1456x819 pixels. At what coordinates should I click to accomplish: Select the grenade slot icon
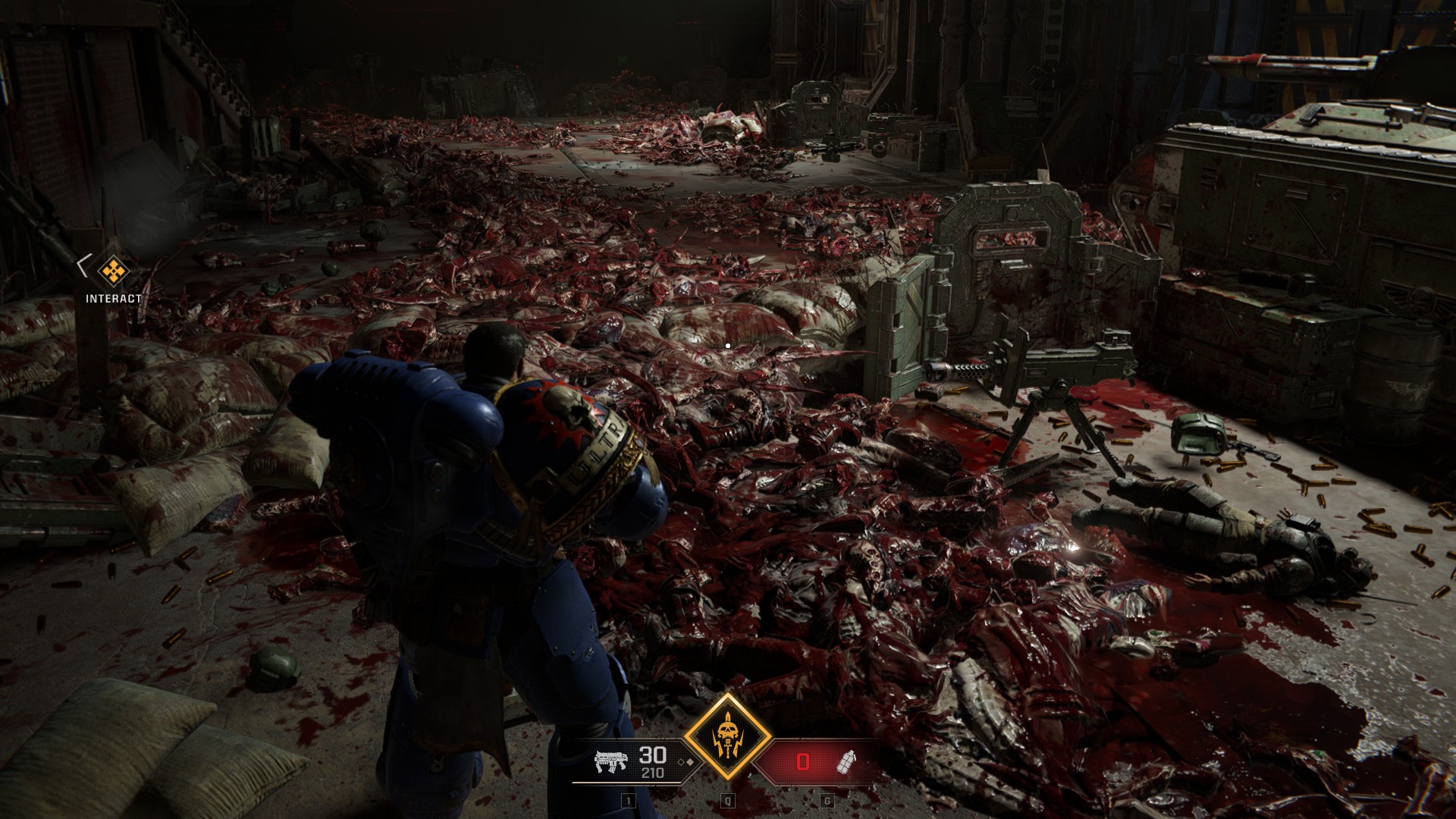(845, 762)
